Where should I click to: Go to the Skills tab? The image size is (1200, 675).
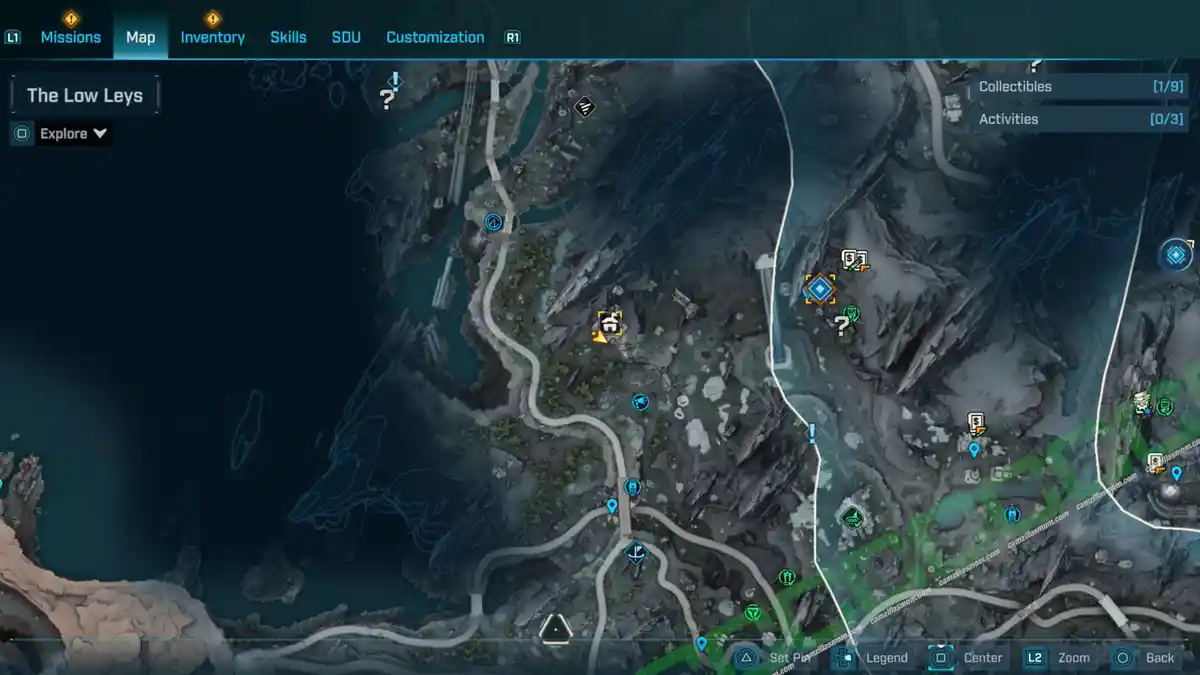coord(288,37)
